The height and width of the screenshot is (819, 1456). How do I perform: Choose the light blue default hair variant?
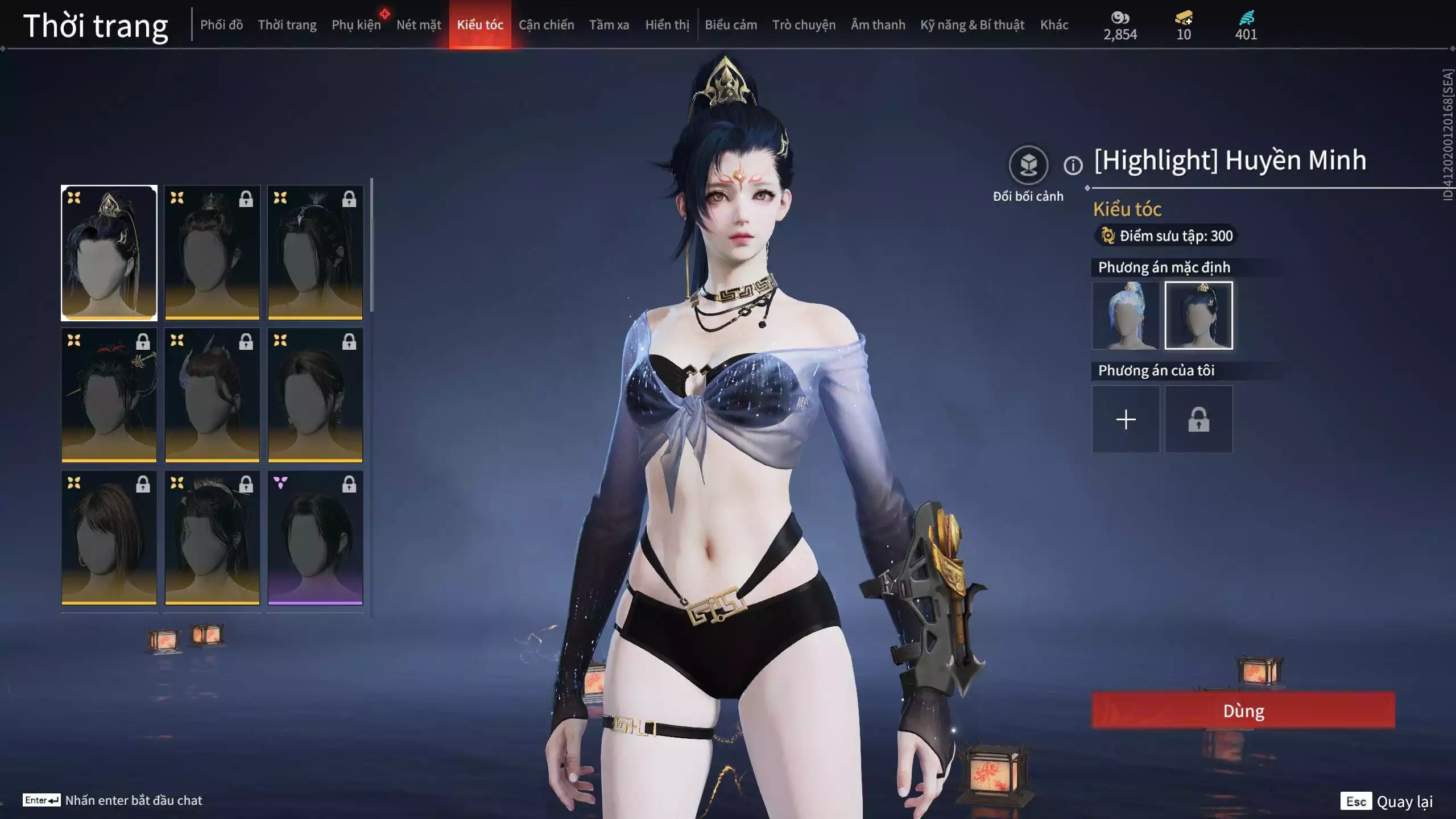pos(1126,316)
